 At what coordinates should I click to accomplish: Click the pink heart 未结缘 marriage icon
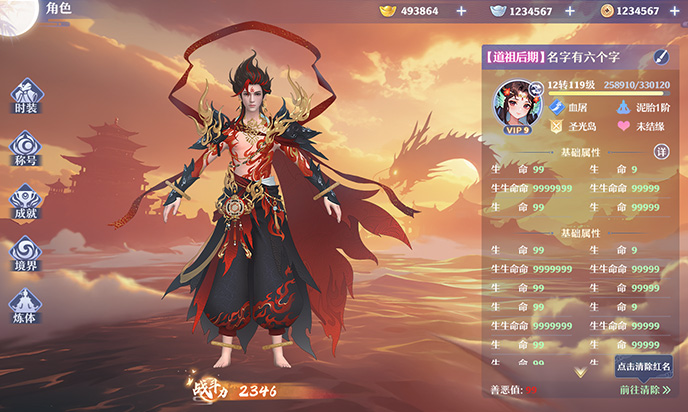point(624,127)
